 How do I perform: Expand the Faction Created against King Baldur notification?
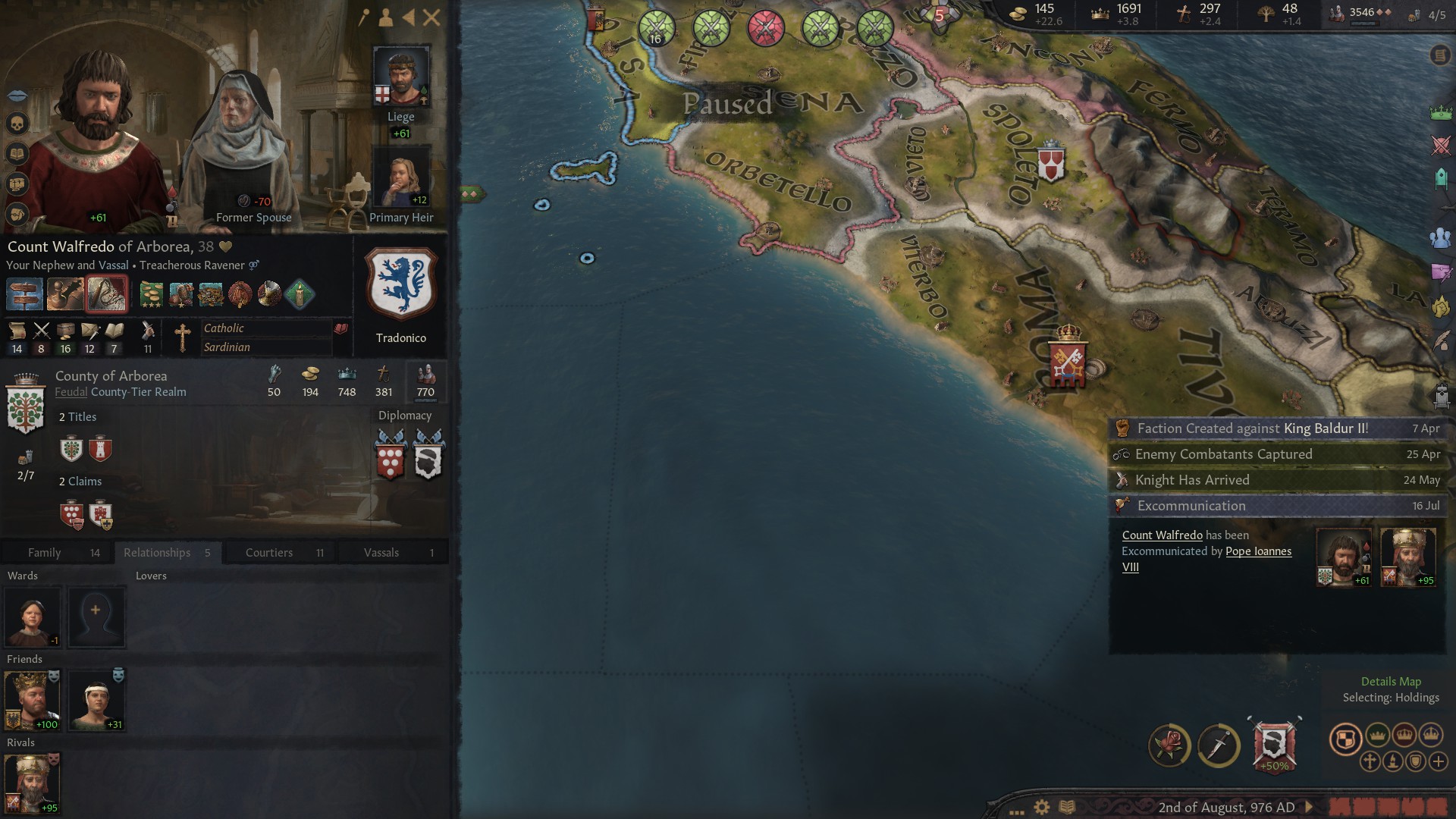point(1276,428)
